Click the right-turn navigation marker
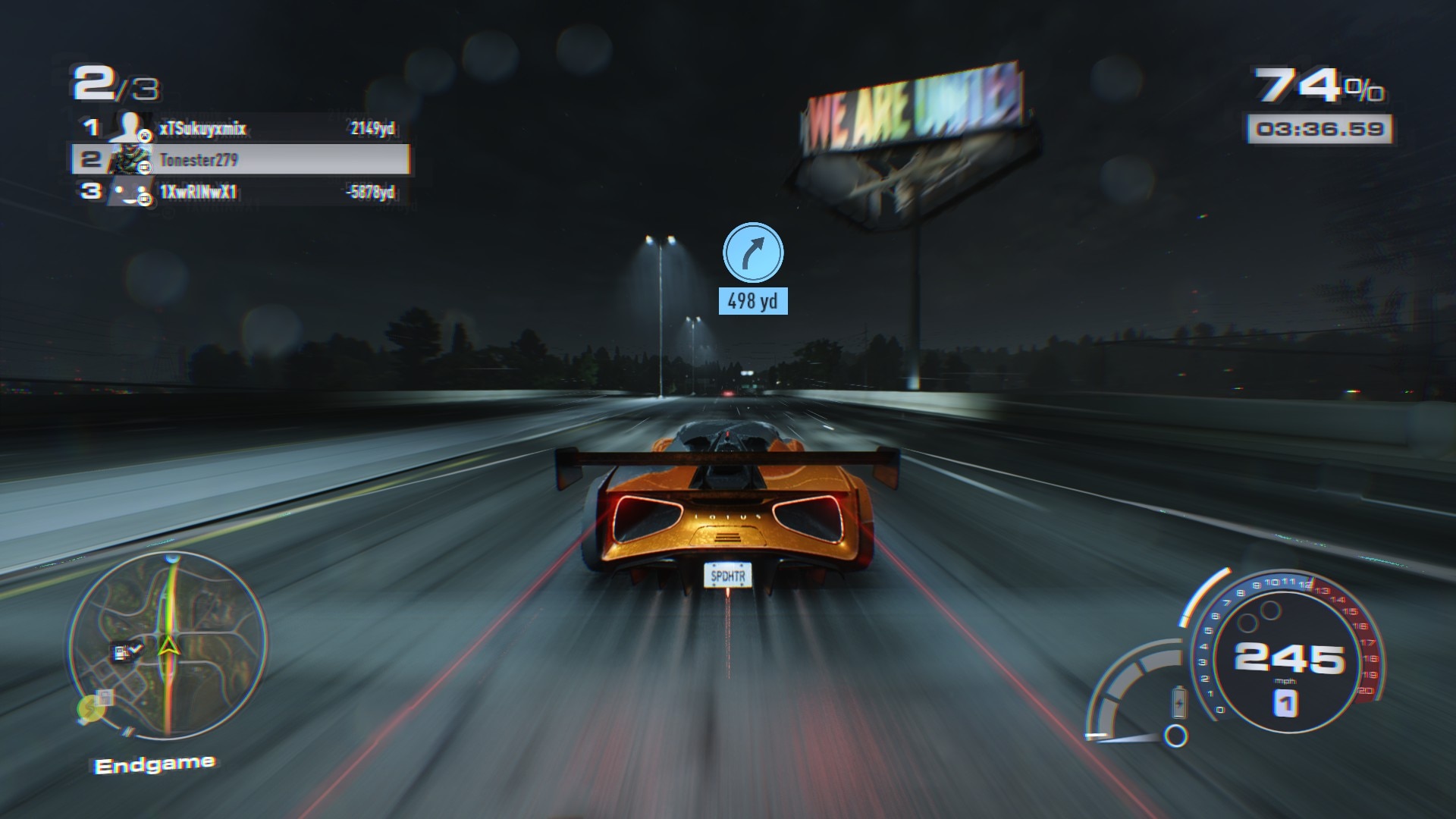 (x=752, y=253)
